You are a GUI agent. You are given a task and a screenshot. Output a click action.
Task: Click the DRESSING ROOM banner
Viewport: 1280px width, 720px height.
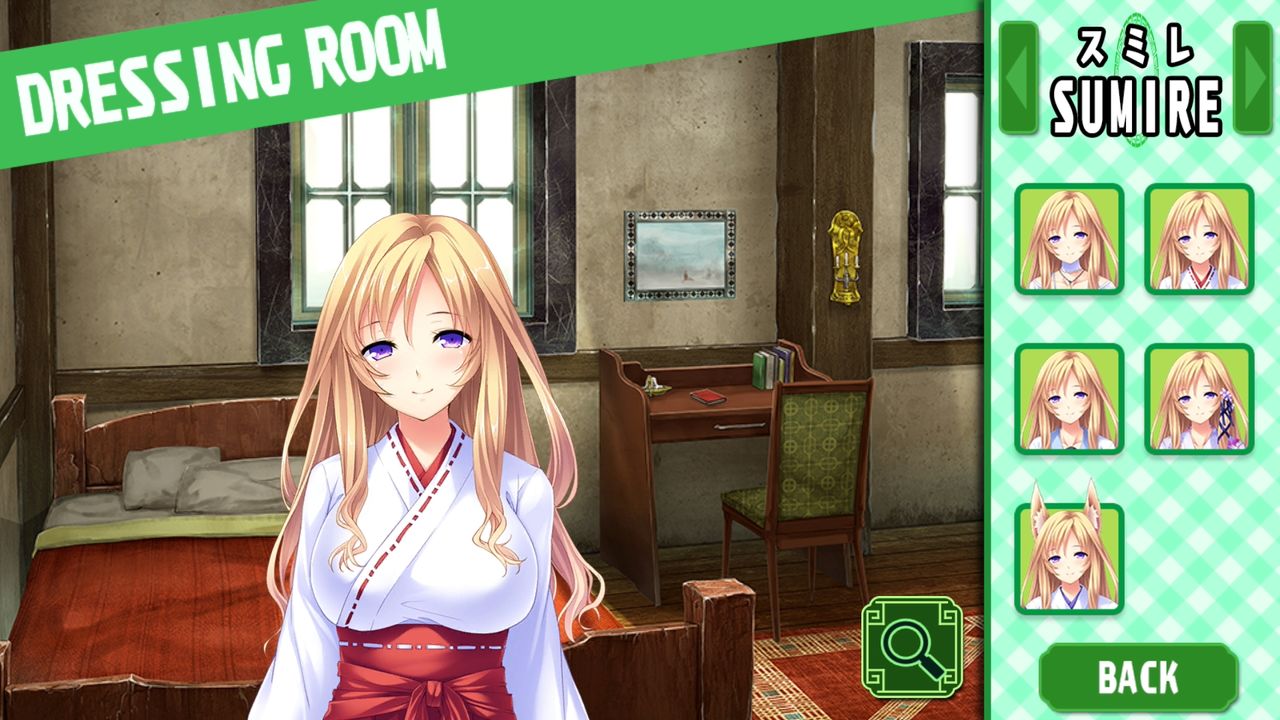230,55
